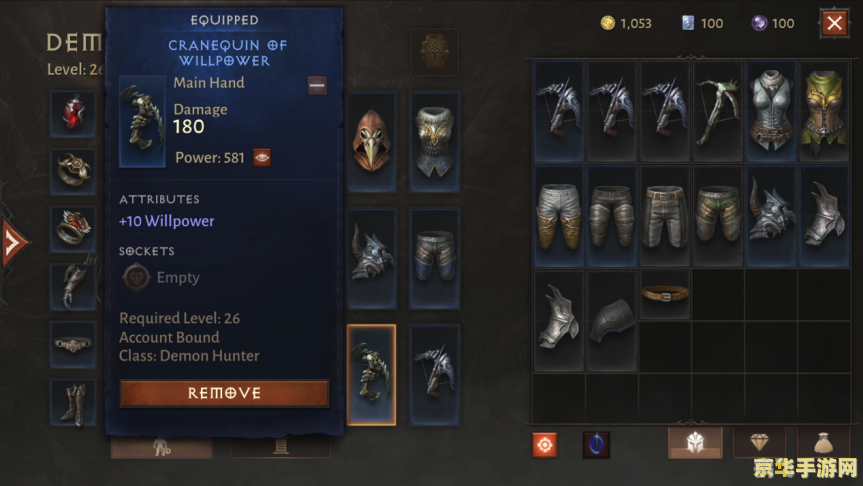This screenshot has height=486, width=863.
Task: Collapse the item tooltip with the minus button
Action: point(317,85)
